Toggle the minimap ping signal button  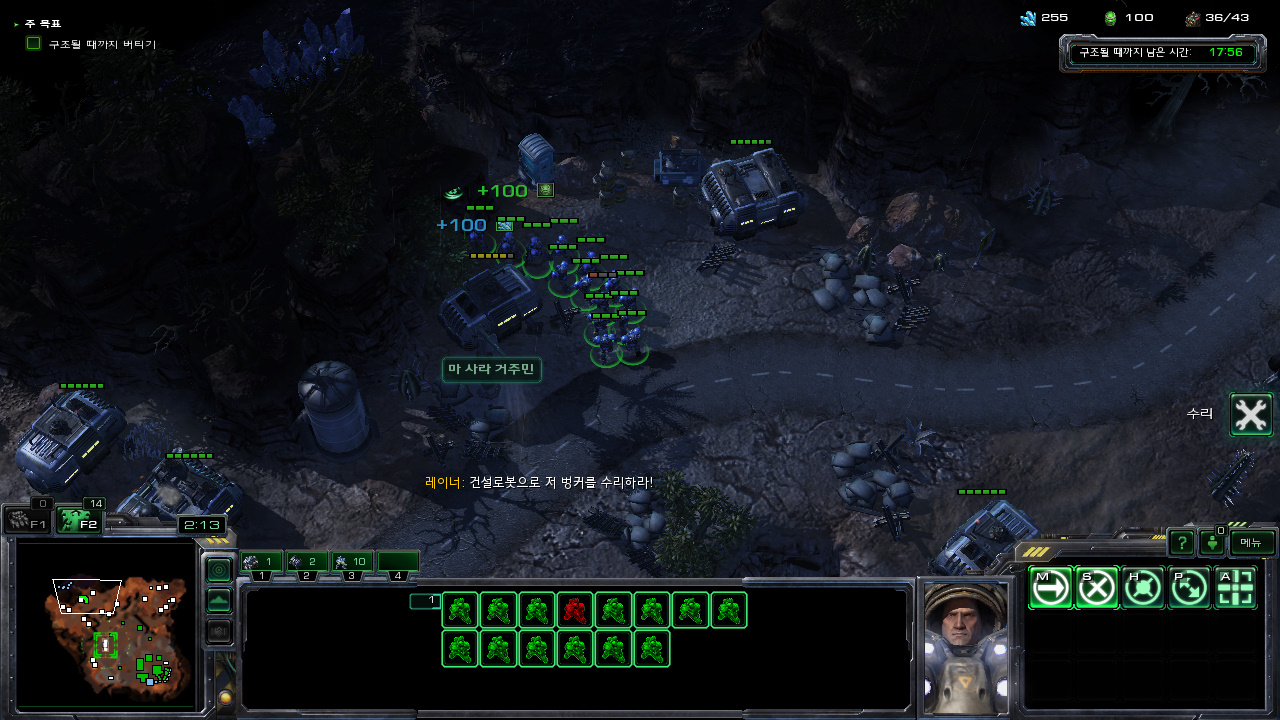218,569
